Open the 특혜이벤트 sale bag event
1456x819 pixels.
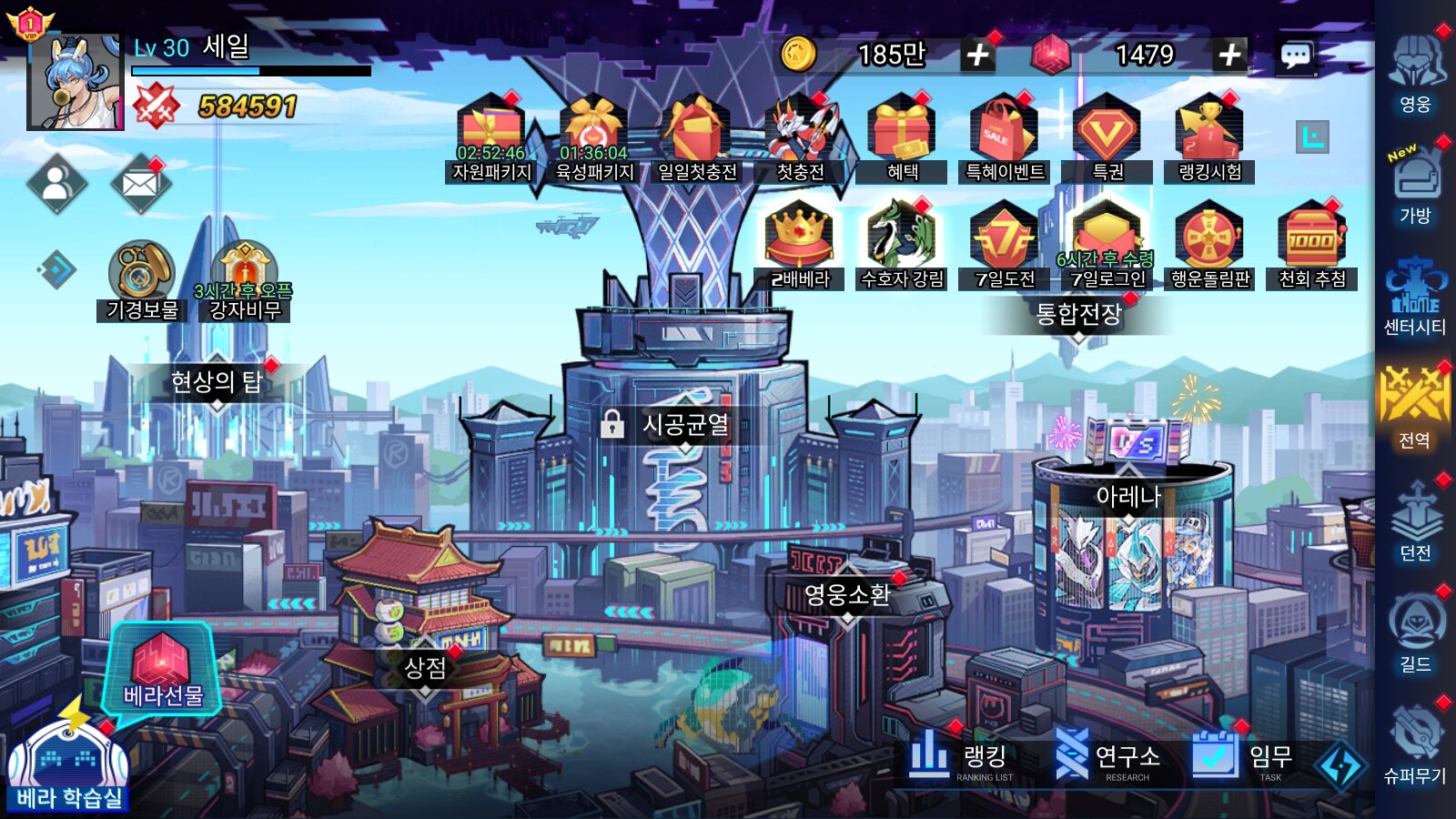[1004, 138]
